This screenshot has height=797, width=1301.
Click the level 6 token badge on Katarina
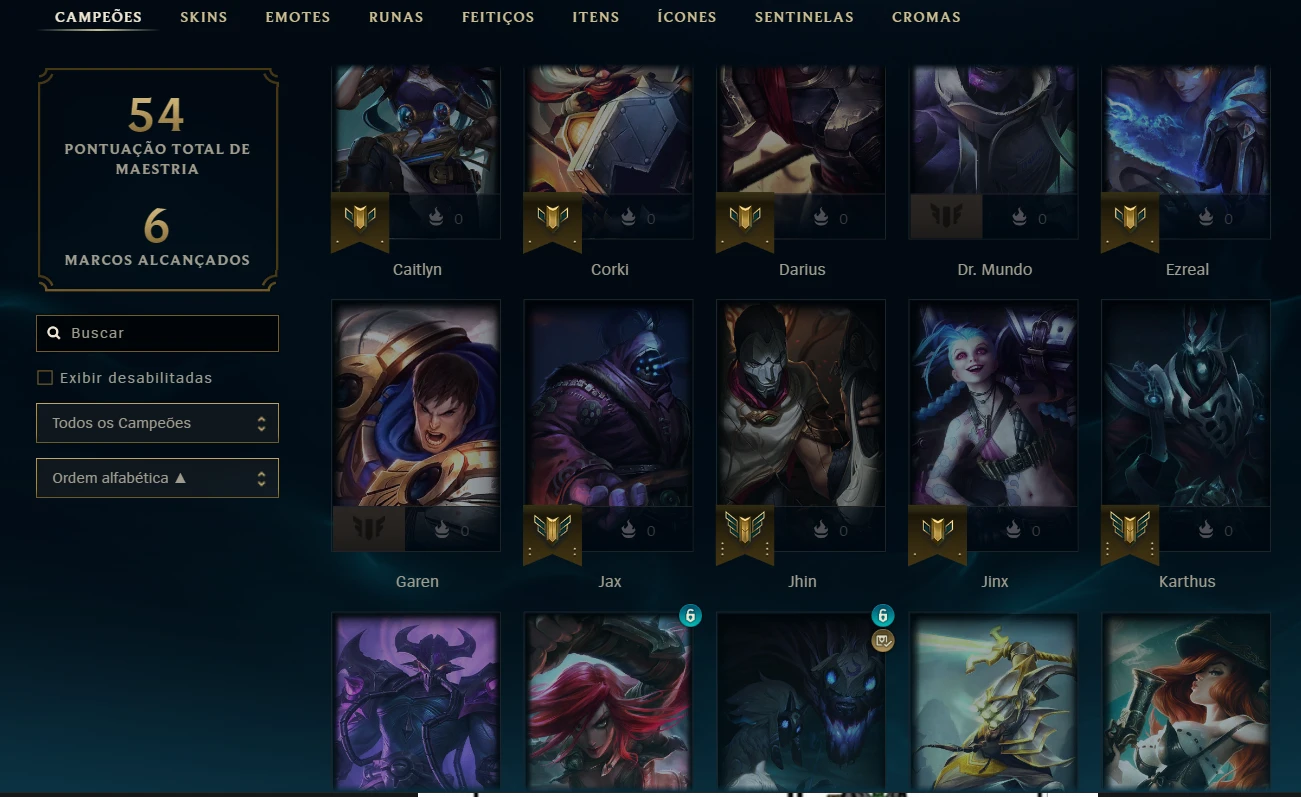pyautogui.click(x=690, y=616)
